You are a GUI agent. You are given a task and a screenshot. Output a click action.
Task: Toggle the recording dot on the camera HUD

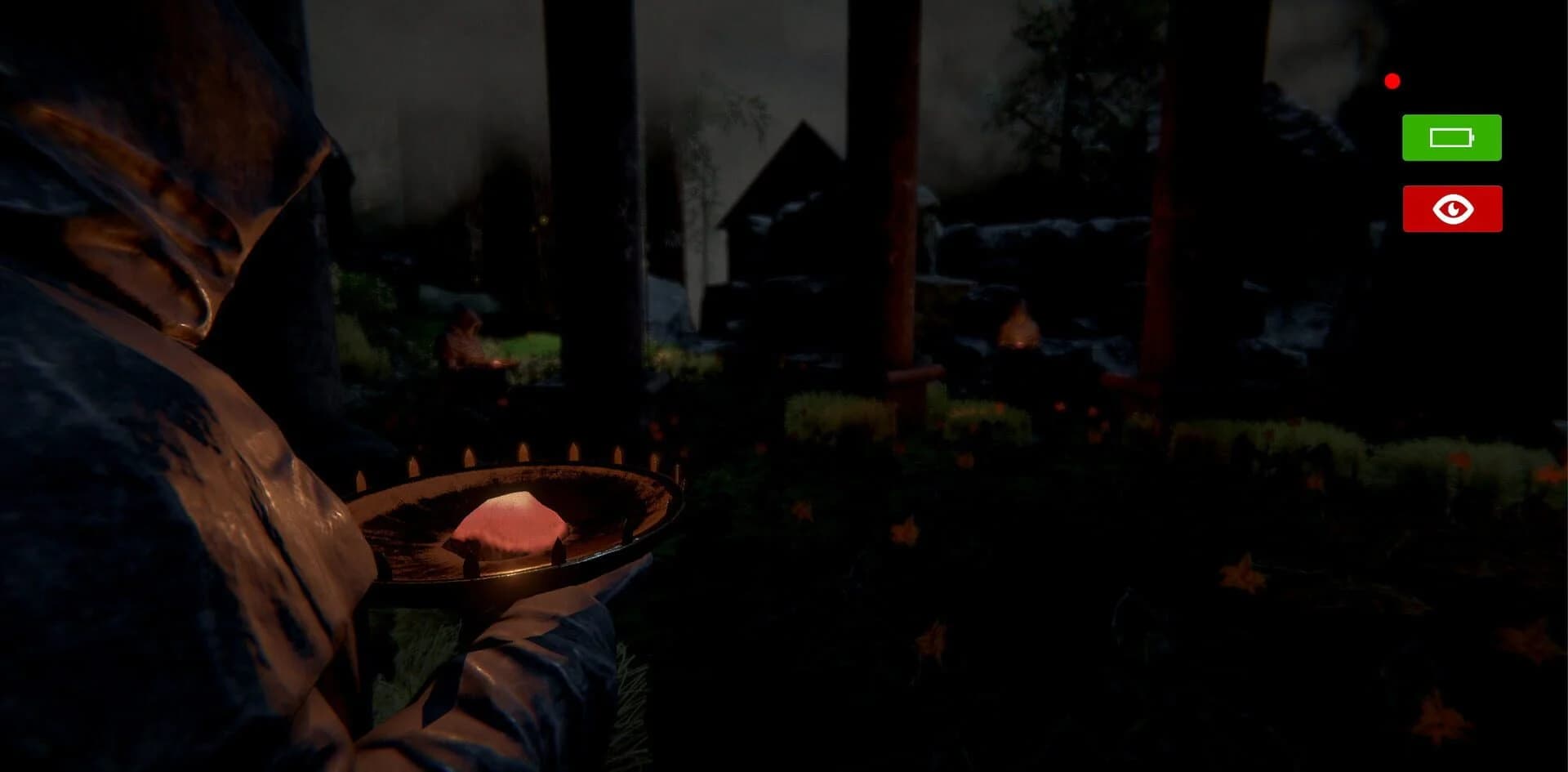coord(1392,79)
